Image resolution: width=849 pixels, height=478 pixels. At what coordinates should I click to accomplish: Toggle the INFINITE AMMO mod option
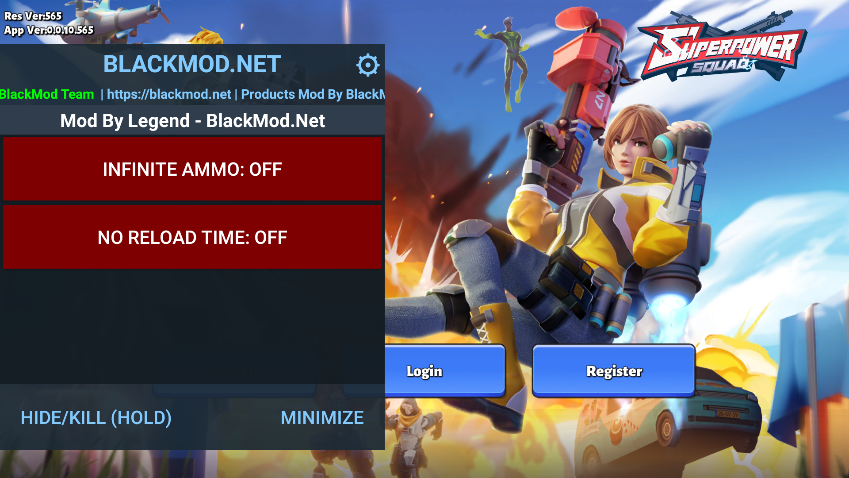click(192, 170)
